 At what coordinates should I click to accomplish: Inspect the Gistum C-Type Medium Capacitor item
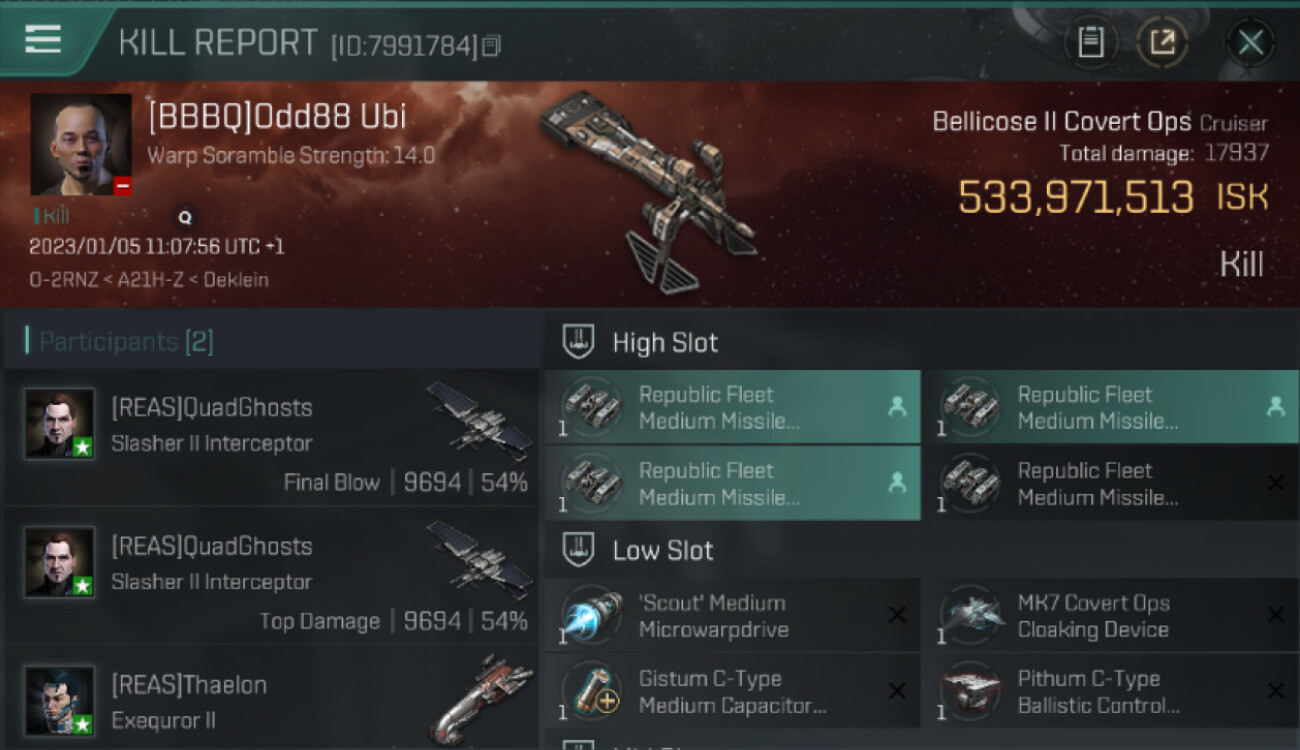click(x=732, y=692)
